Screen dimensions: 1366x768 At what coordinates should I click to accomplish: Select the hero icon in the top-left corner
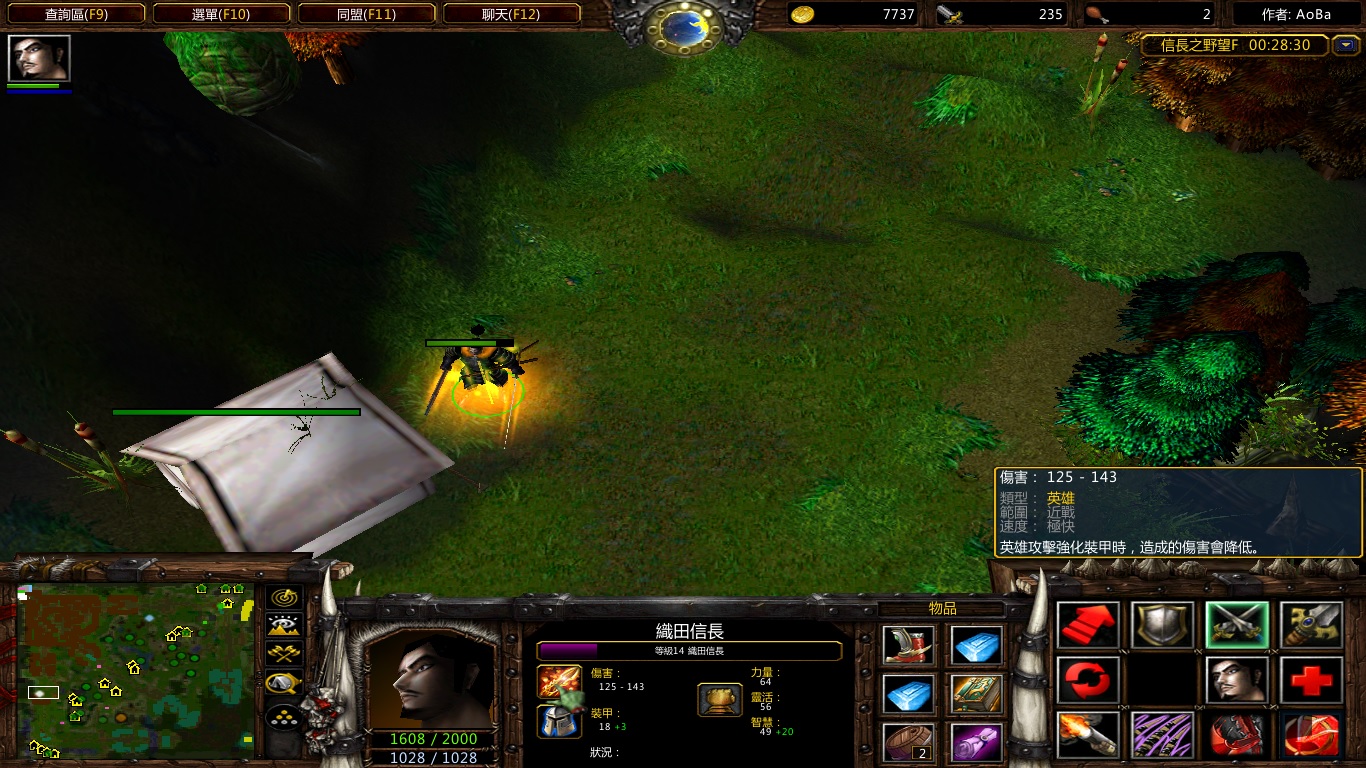pos(39,58)
